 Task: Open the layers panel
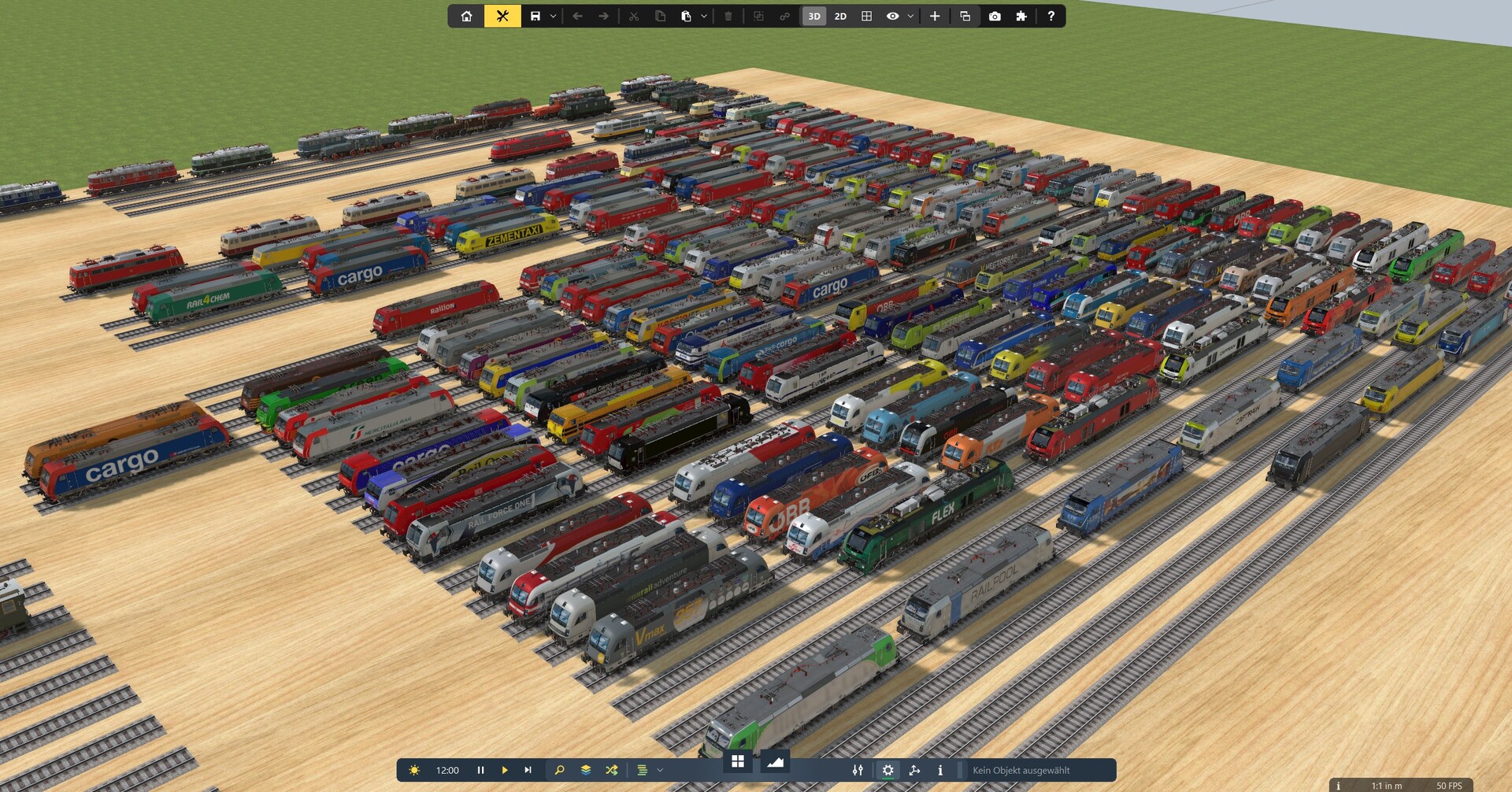[x=586, y=770]
